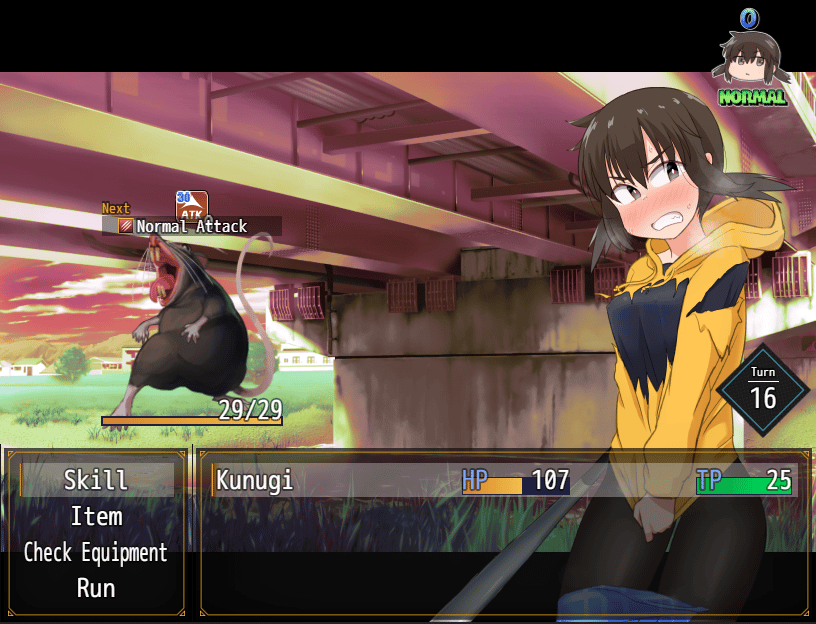
Task: Click the enemy's ATK intent icon
Action: click(192, 206)
